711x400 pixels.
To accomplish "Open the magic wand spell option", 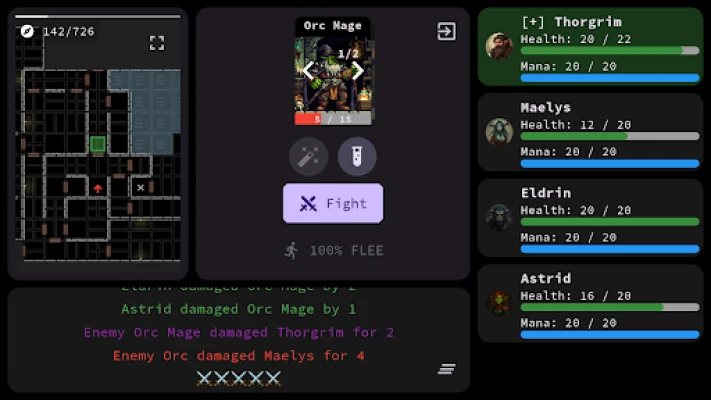I will [x=308, y=156].
